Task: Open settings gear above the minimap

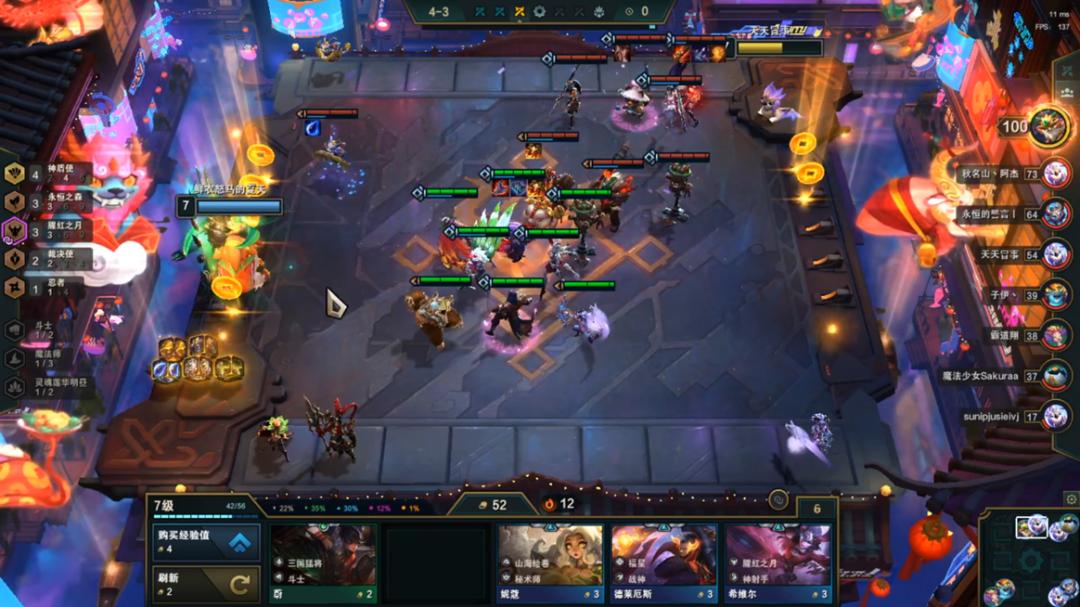Action: (1069, 499)
